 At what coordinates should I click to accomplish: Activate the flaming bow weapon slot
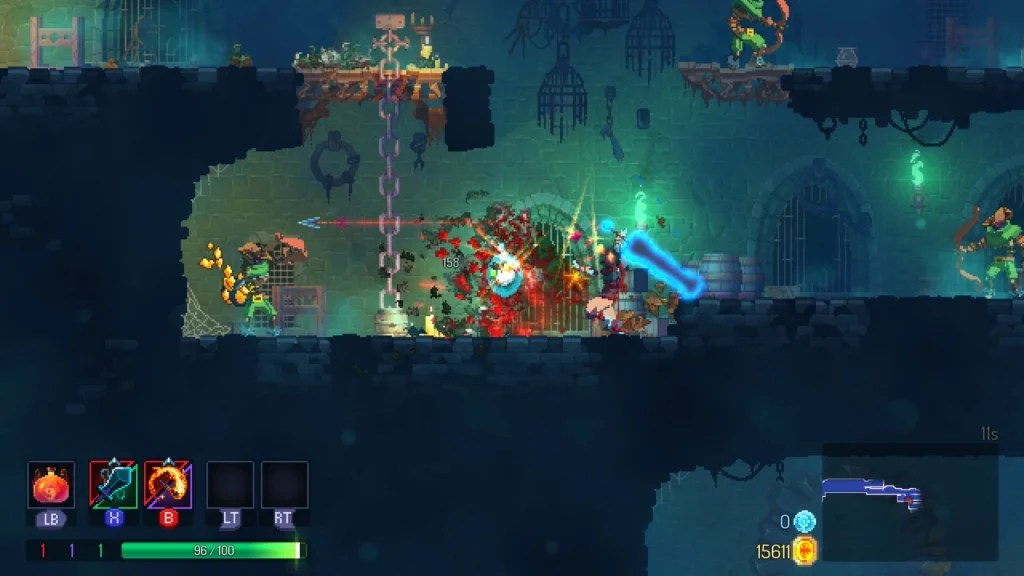click(x=168, y=485)
